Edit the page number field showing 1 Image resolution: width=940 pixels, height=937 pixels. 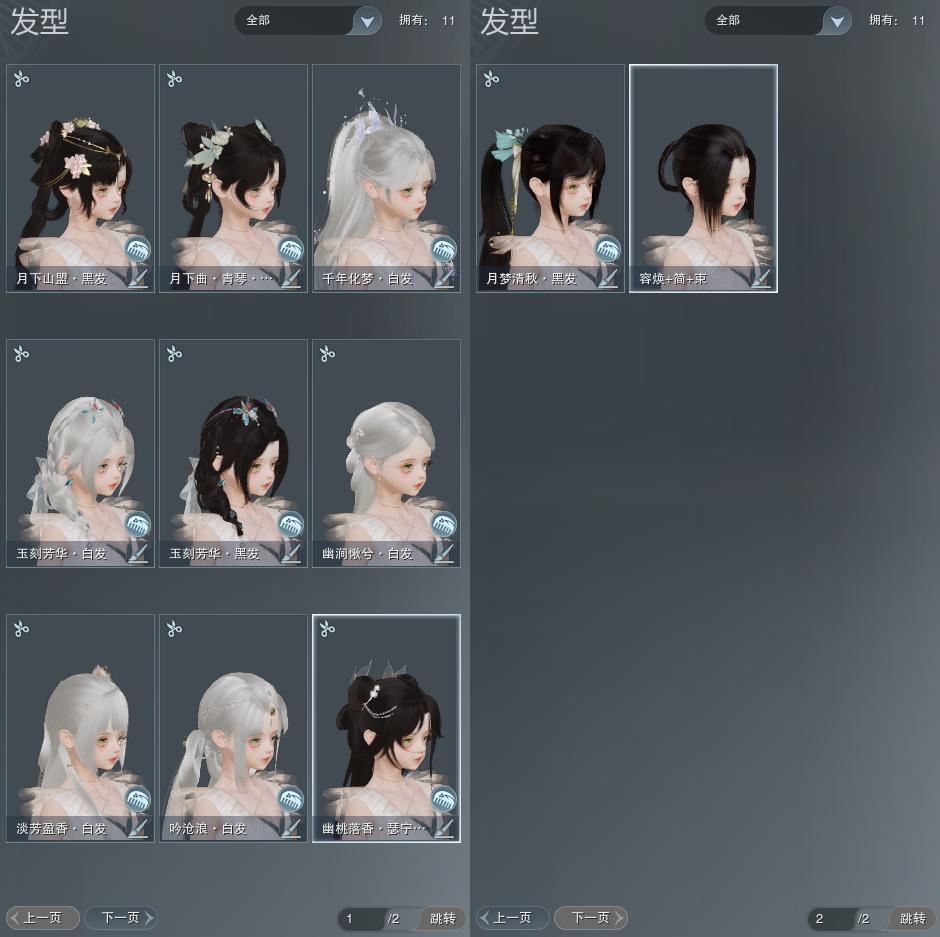(x=360, y=918)
